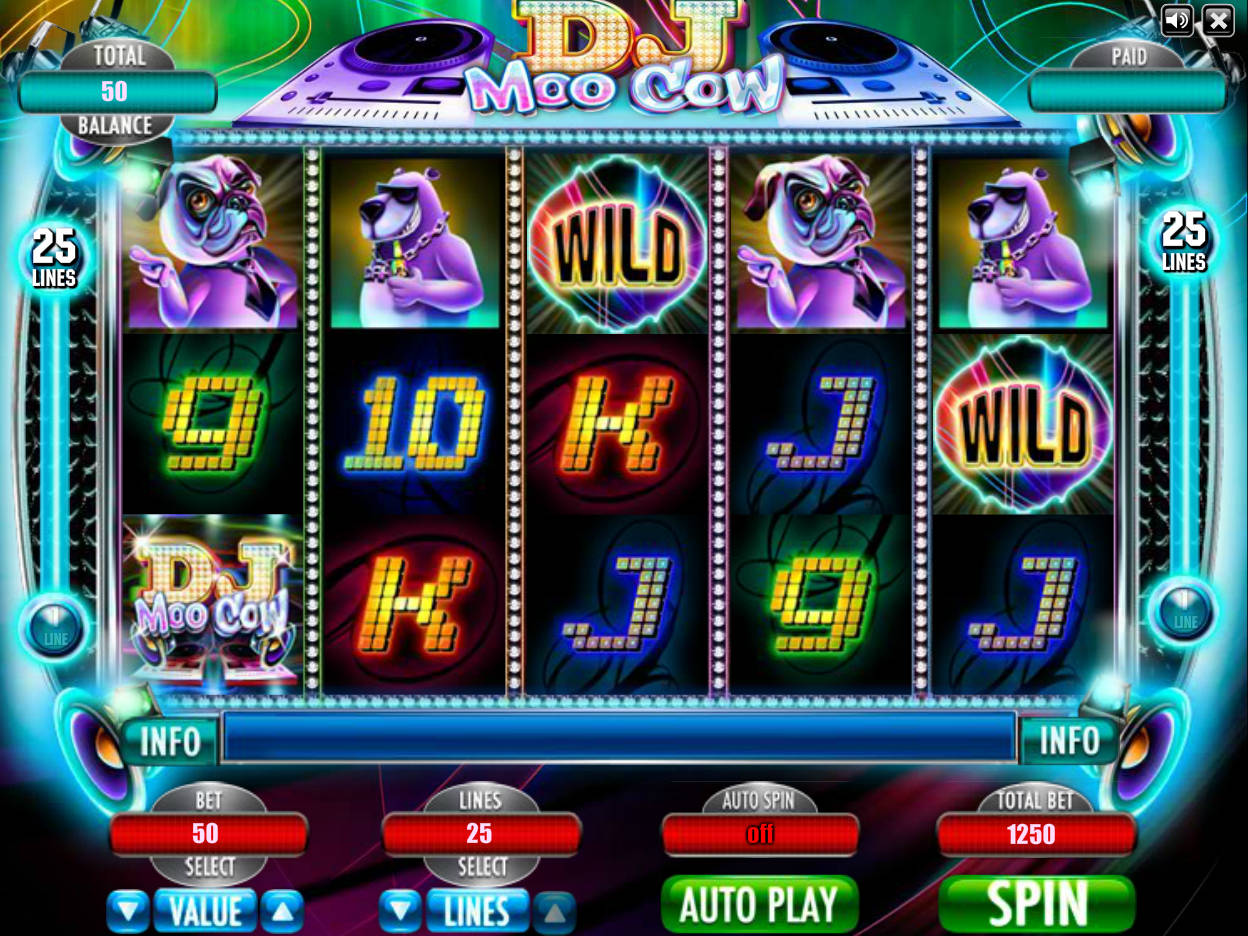This screenshot has width=1248, height=936.
Task: Increase the number of lines with up arrow
Action: (x=554, y=911)
